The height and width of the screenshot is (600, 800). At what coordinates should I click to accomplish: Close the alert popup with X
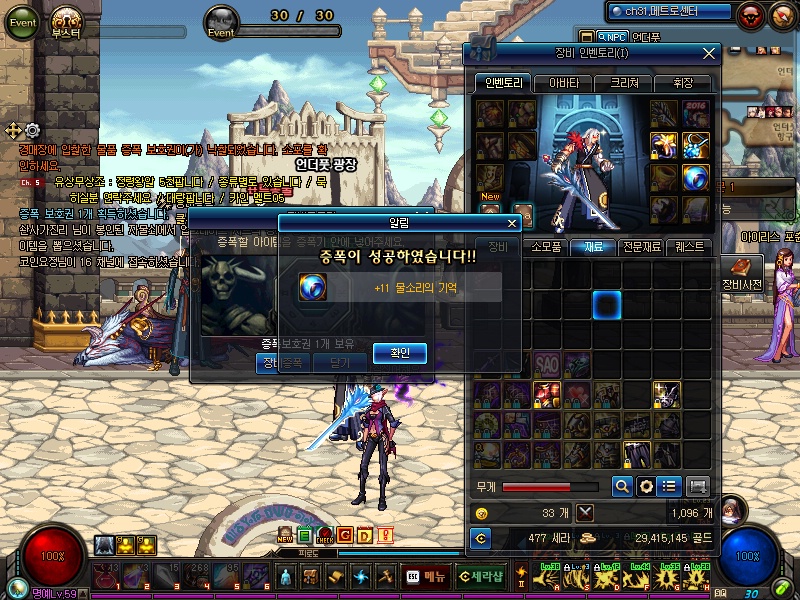click(x=513, y=224)
